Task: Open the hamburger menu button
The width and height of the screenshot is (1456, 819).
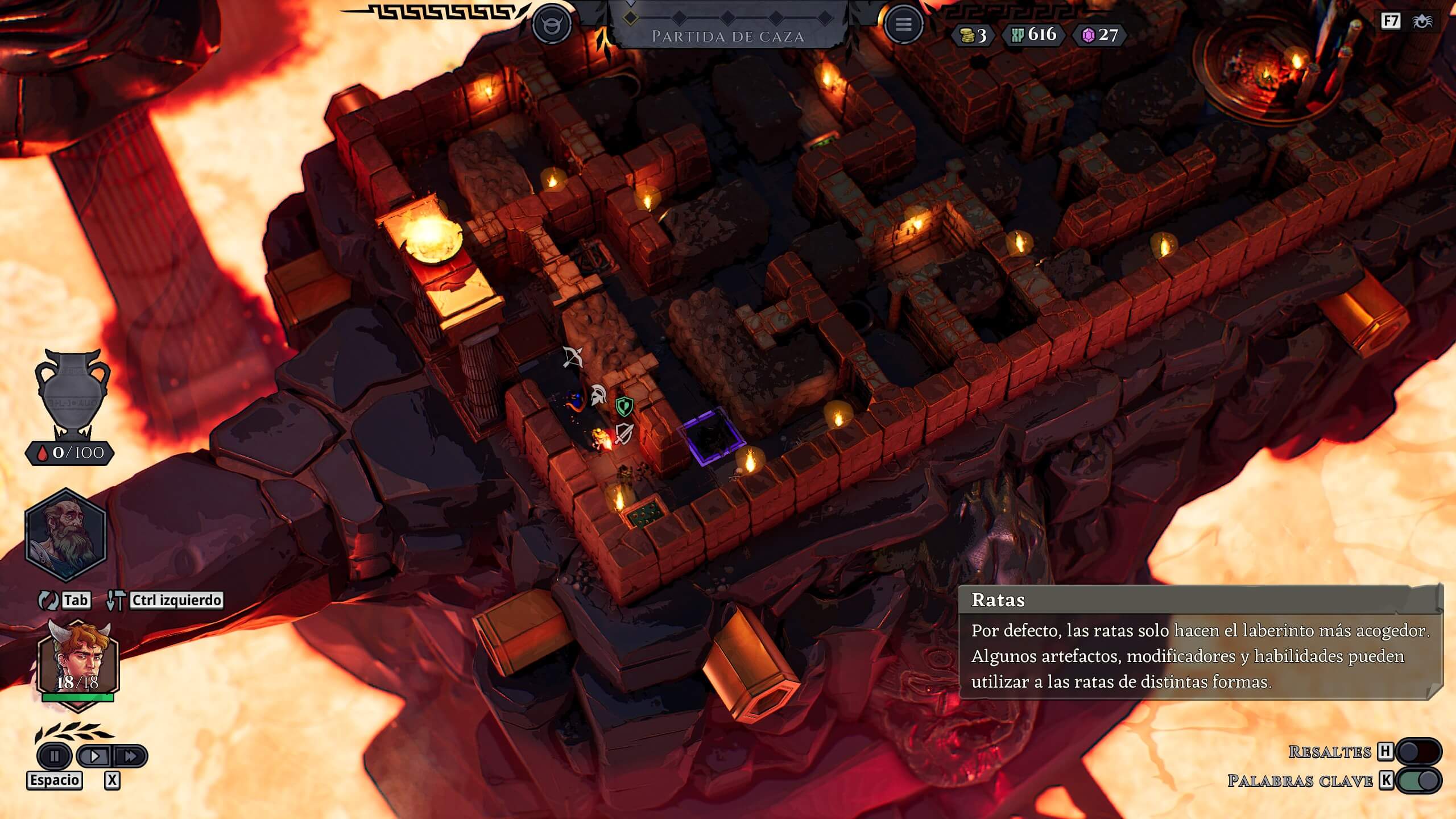Action: pos(903,24)
